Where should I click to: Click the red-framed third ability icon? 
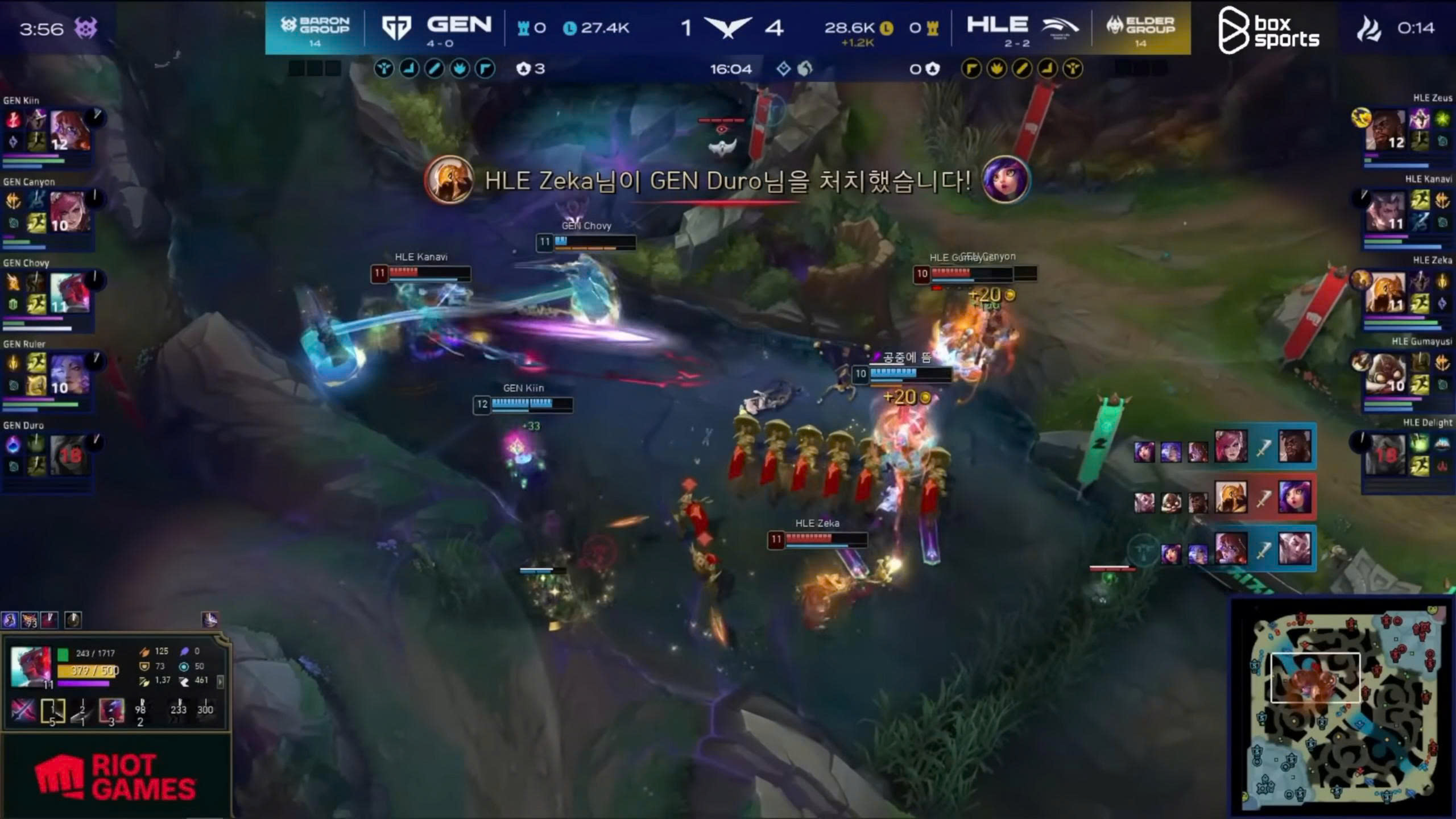point(111,711)
